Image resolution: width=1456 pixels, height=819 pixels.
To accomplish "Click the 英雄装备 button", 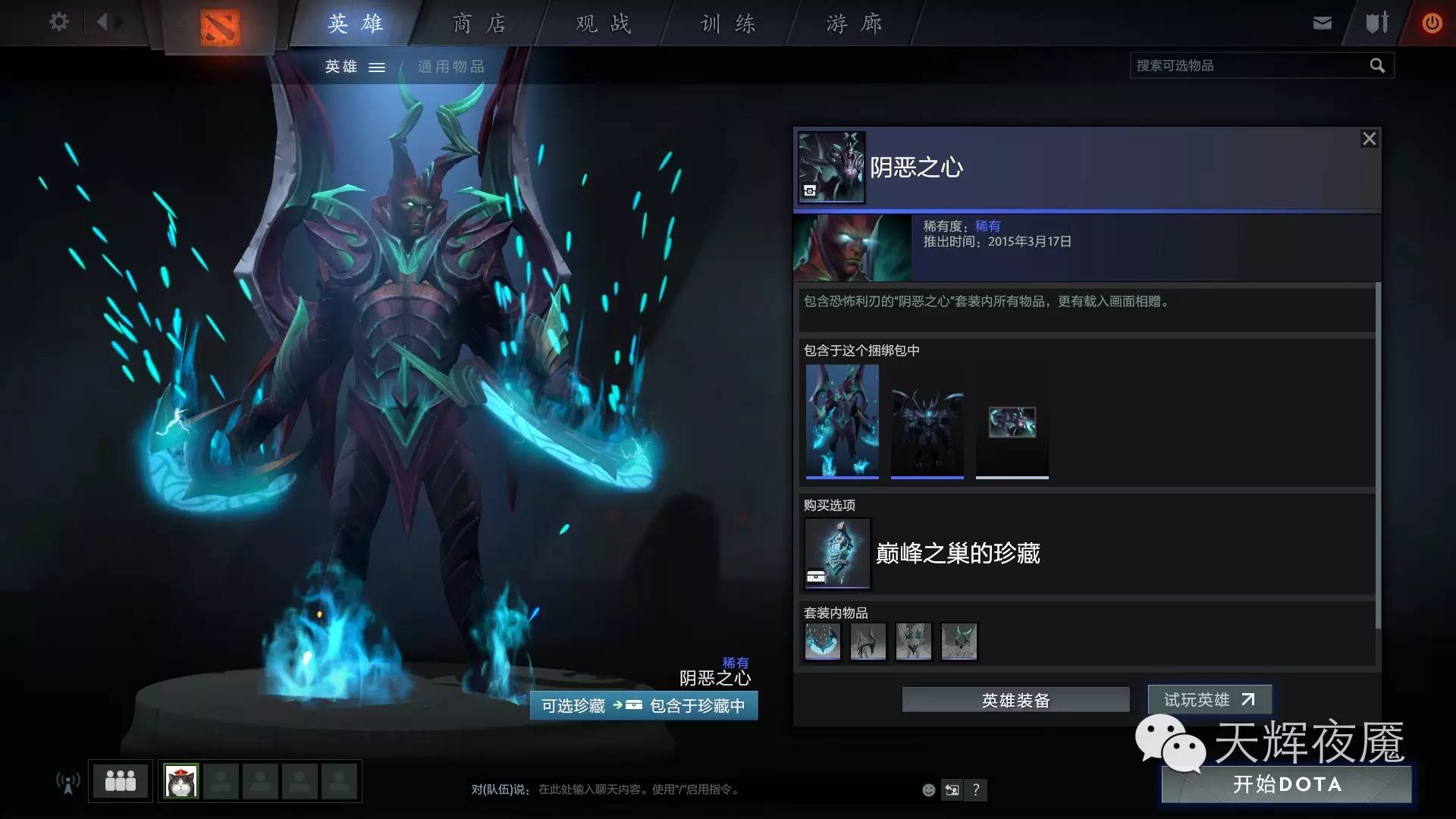I will [x=1015, y=700].
